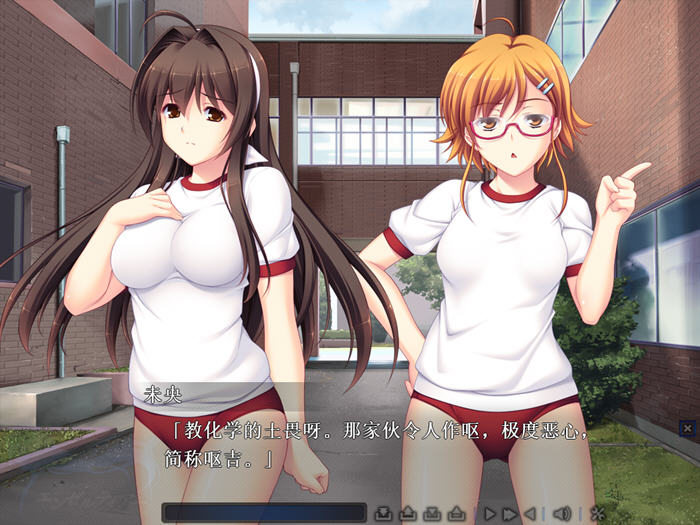Screen dimensions: 700x525
Task: Start auto-play with the single triangle button
Action: tap(490, 514)
